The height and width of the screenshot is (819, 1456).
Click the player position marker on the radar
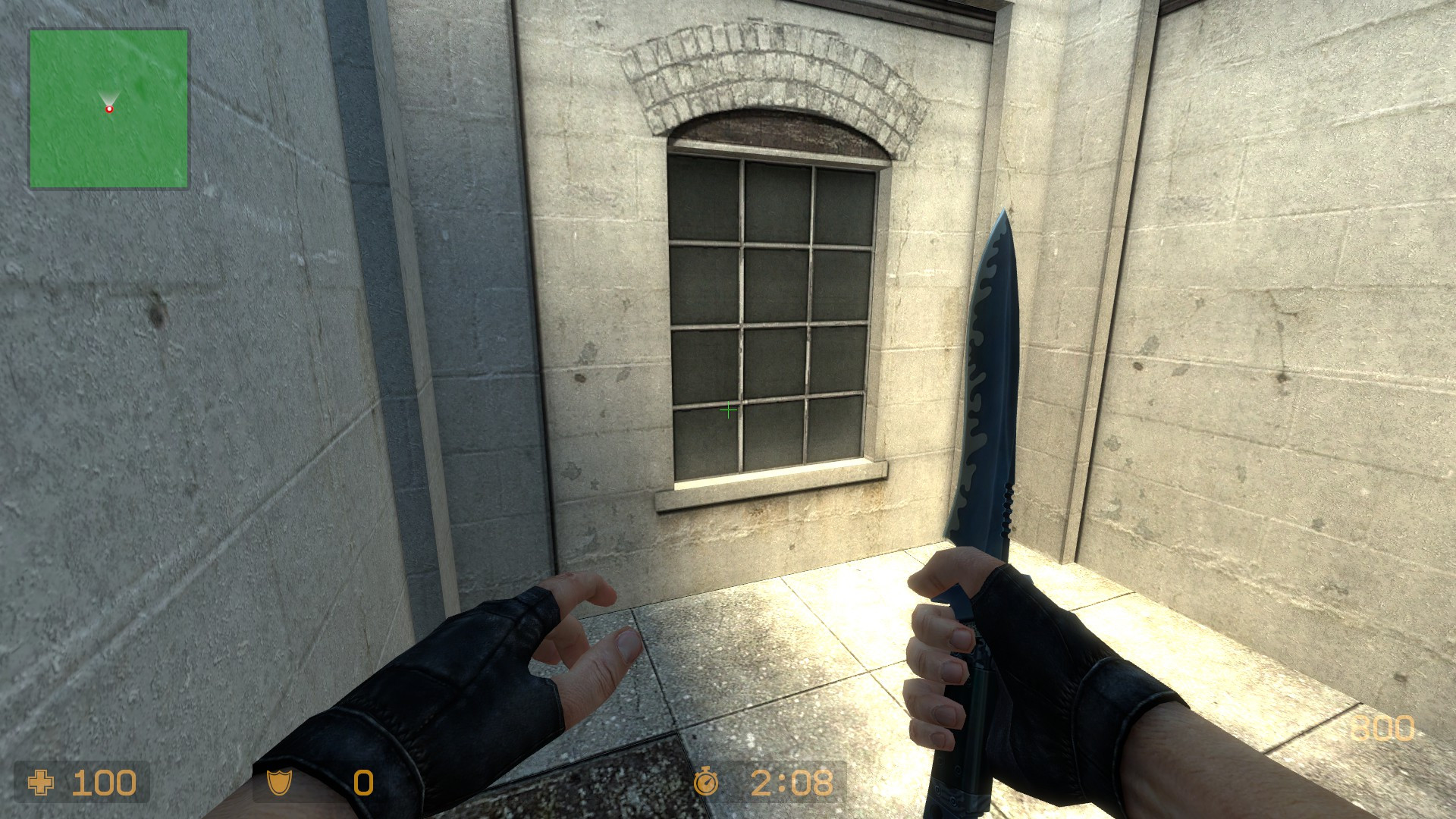[x=110, y=108]
